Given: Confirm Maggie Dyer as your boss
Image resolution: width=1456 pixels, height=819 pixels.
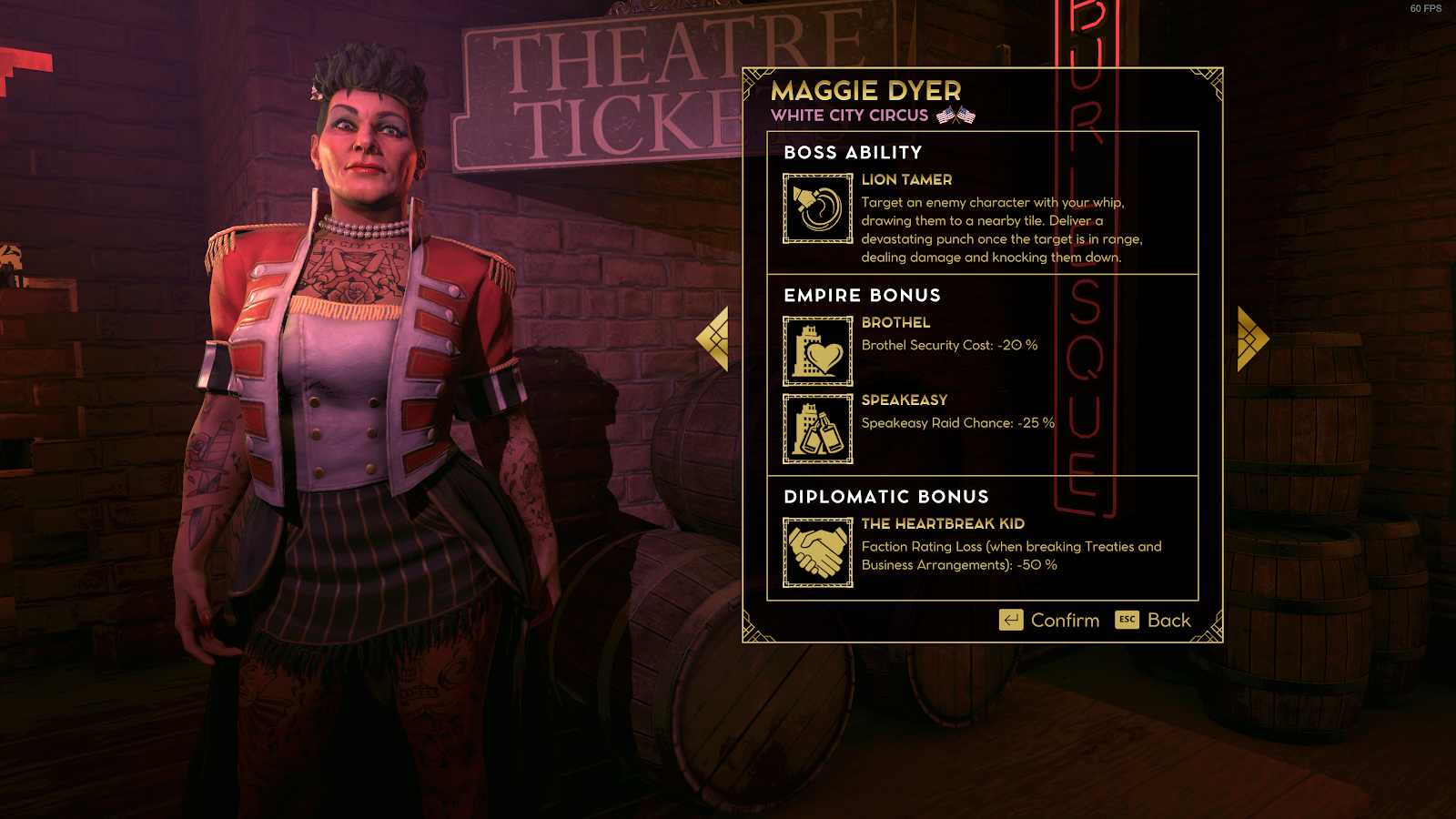Looking at the screenshot, I should click(1049, 621).
